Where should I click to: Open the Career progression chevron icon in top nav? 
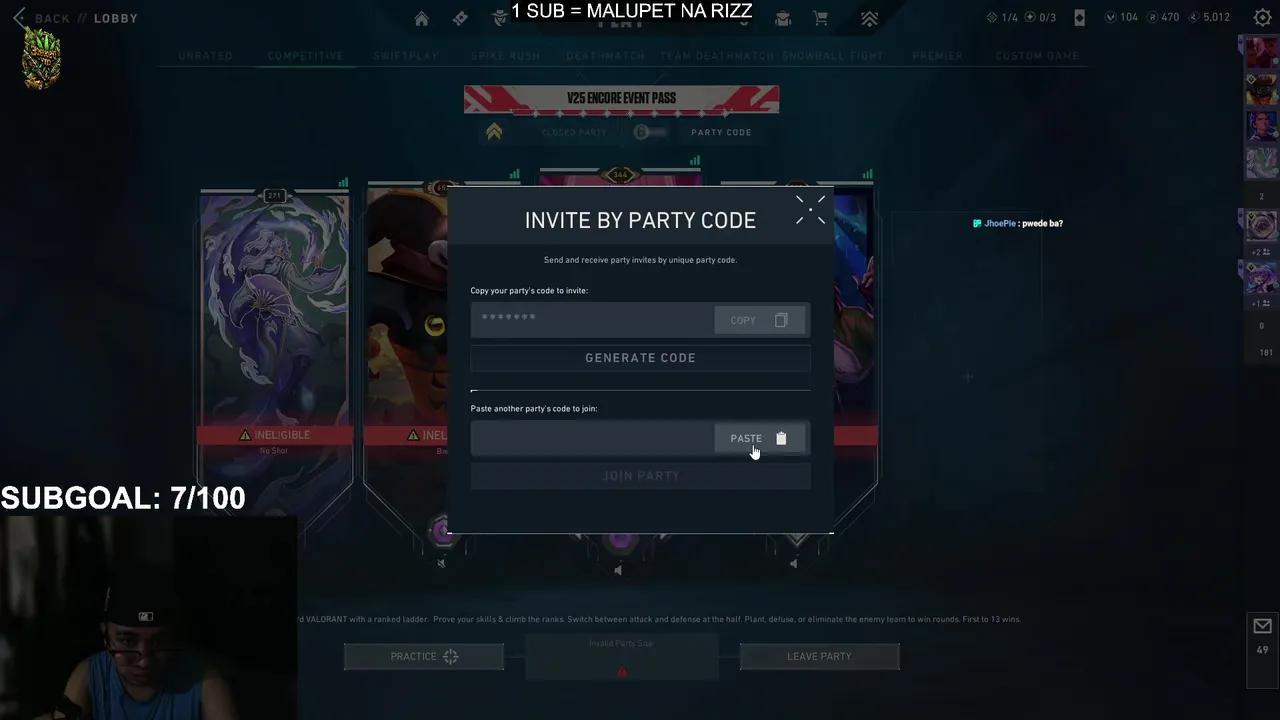pos(869,18)
